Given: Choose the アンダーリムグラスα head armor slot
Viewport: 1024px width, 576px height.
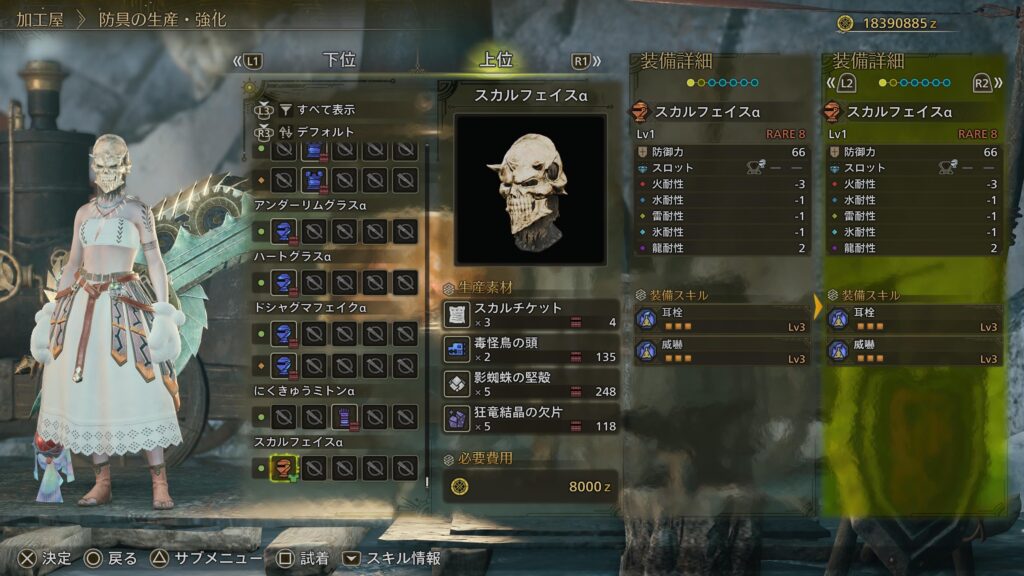Looking at the screenshot, I should coord(284,232).
